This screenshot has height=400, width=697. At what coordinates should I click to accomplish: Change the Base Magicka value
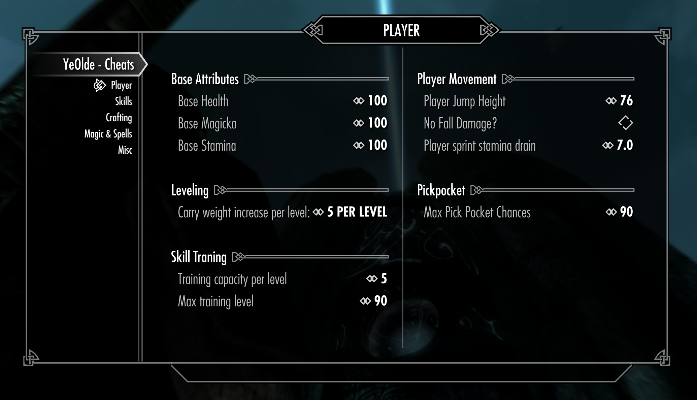pos(282,123)
